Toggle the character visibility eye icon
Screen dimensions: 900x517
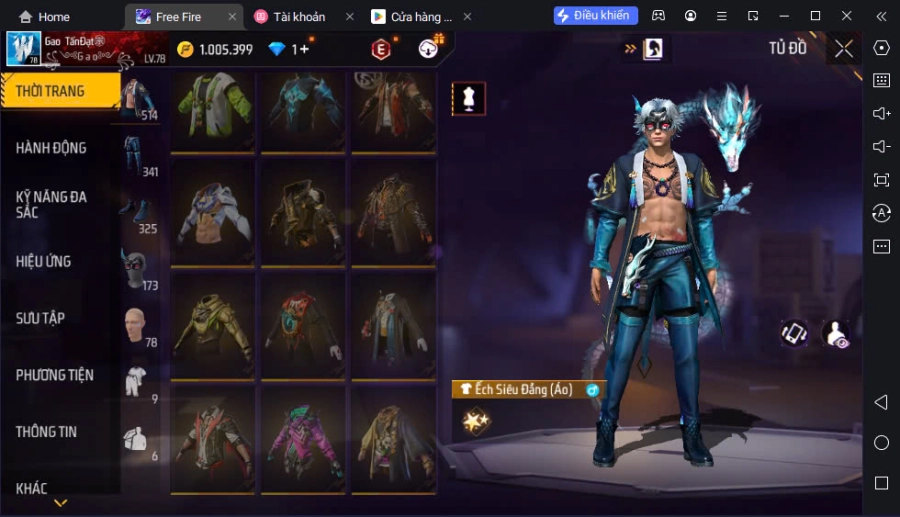pyautogui.click(x=835, y=334)
